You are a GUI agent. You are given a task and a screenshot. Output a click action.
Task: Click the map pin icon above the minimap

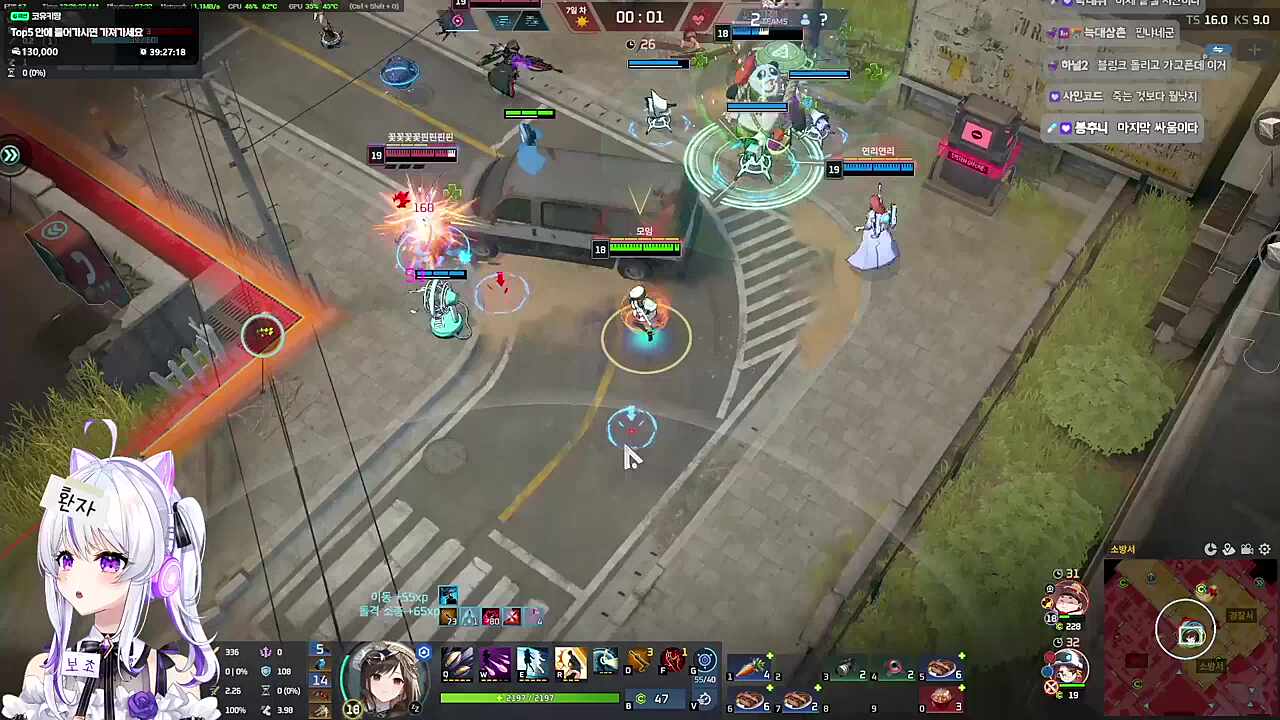(x=1229, y=549)
